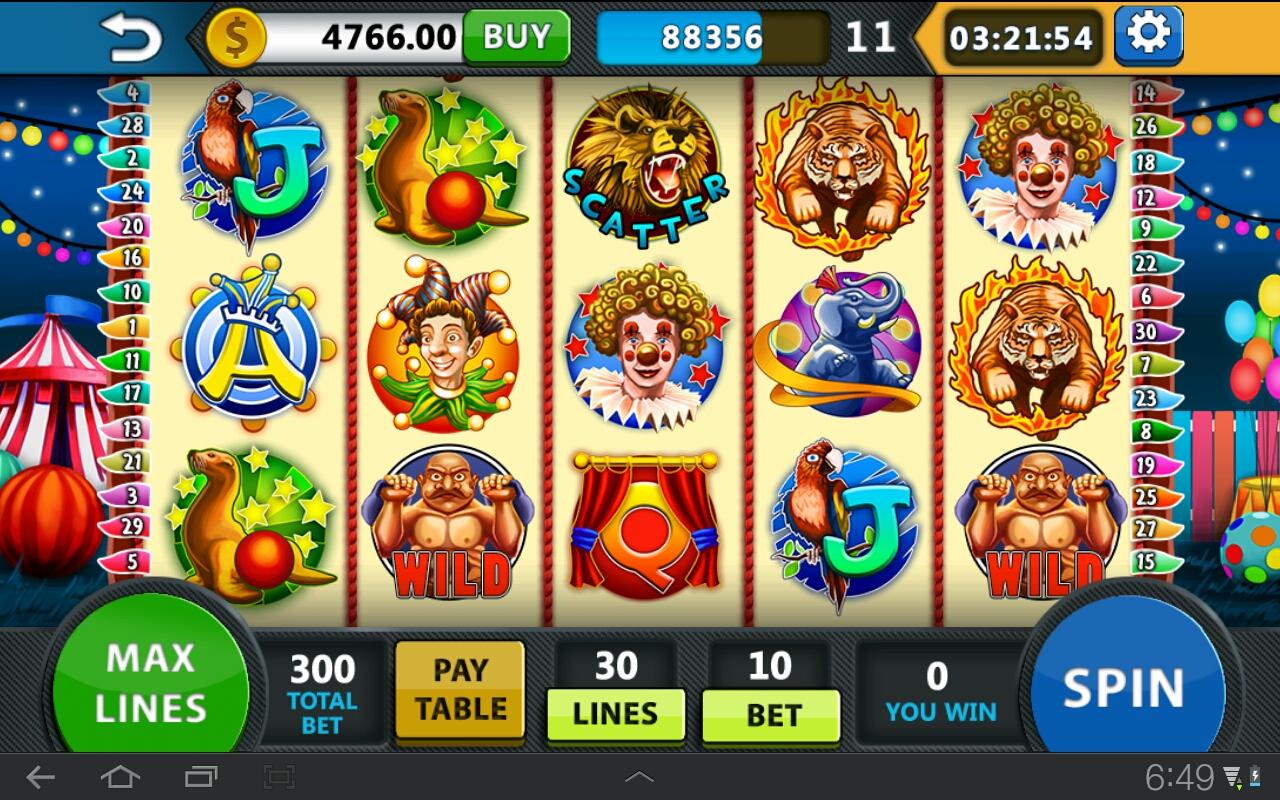Spin the slot reels
This screenshot has width=1280, height=800.
click(1124, 688)
